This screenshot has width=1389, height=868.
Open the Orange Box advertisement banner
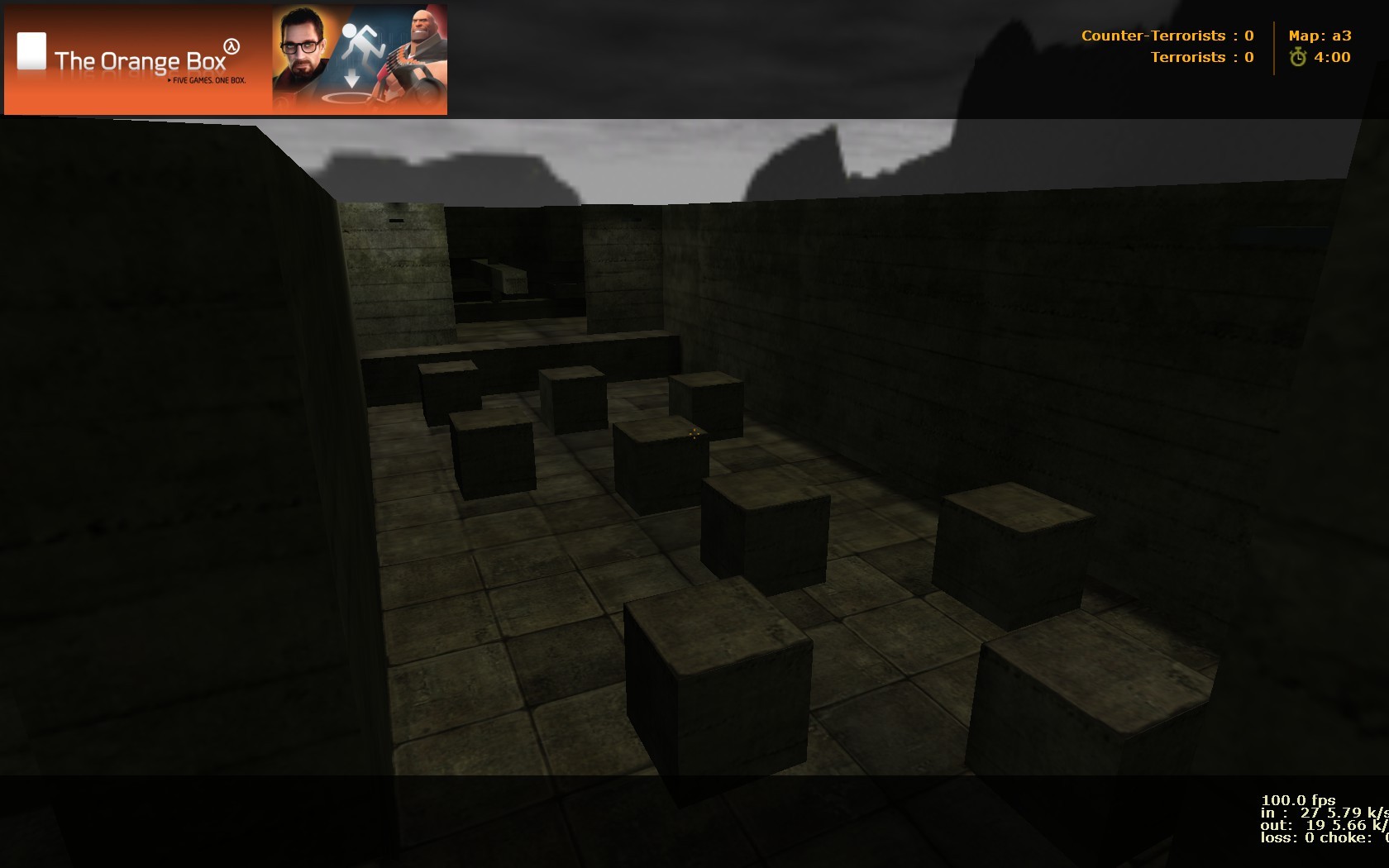click(223, 58)
